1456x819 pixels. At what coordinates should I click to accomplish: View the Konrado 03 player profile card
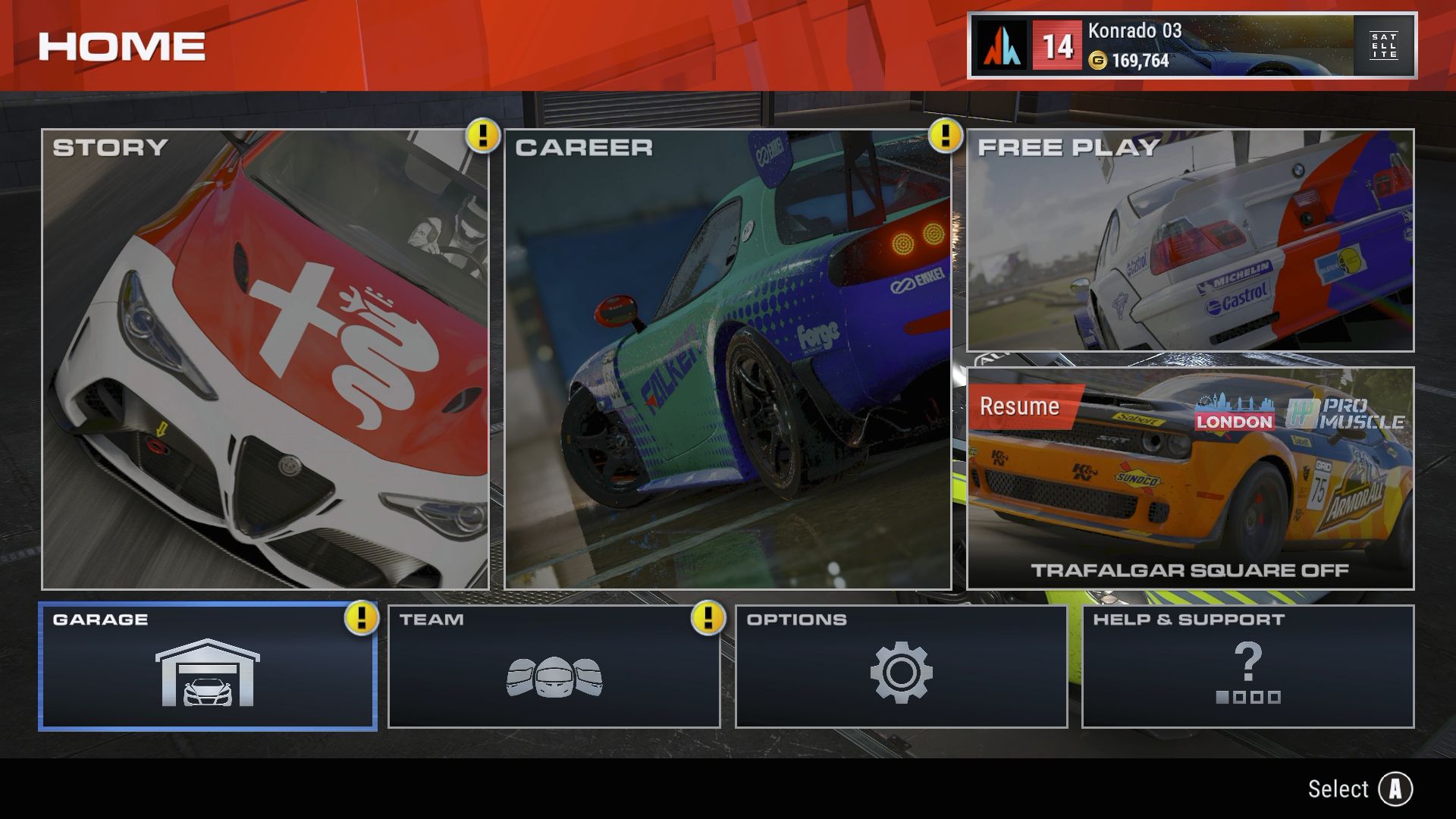tap(1191, 45)
